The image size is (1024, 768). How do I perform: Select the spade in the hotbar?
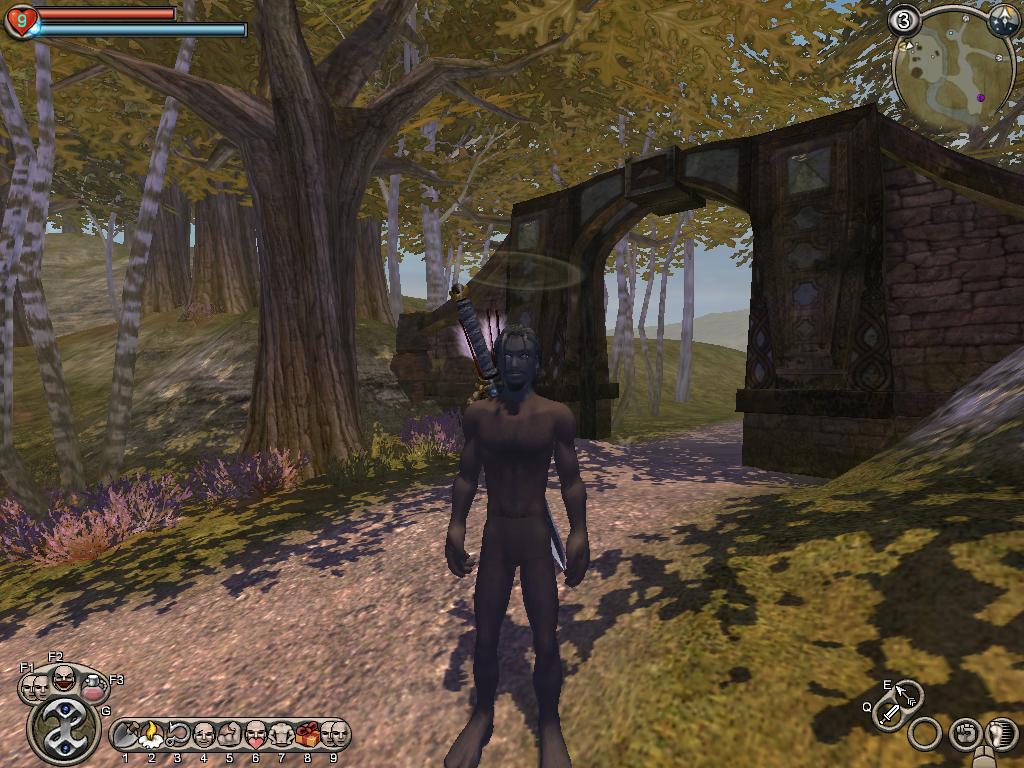pos(126,736)
